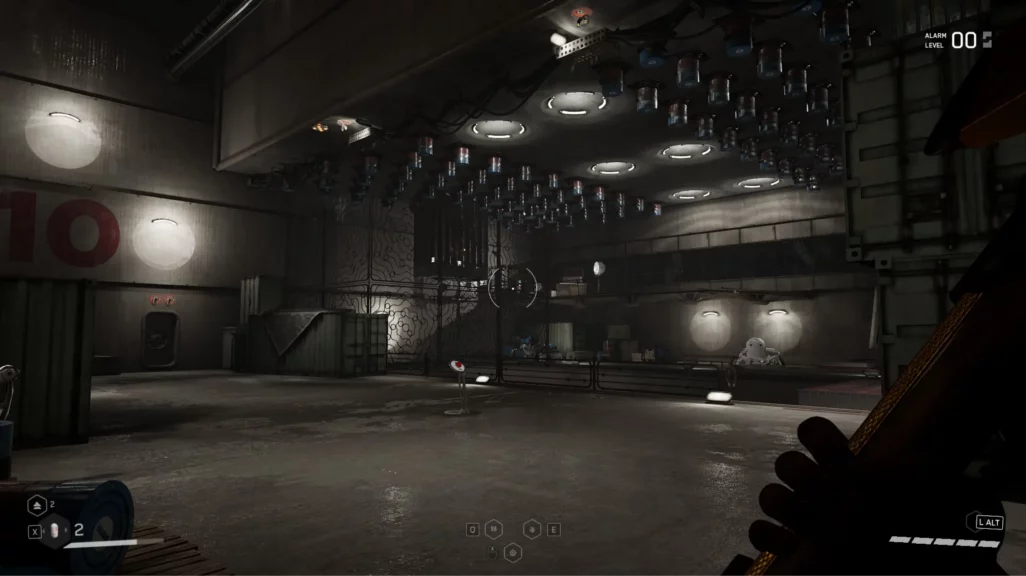Viewport: 1026px width, 576px height.
Task: Select the capsule consumable hexagon slot
Action: pyautogui.click(x=56, y=532)
